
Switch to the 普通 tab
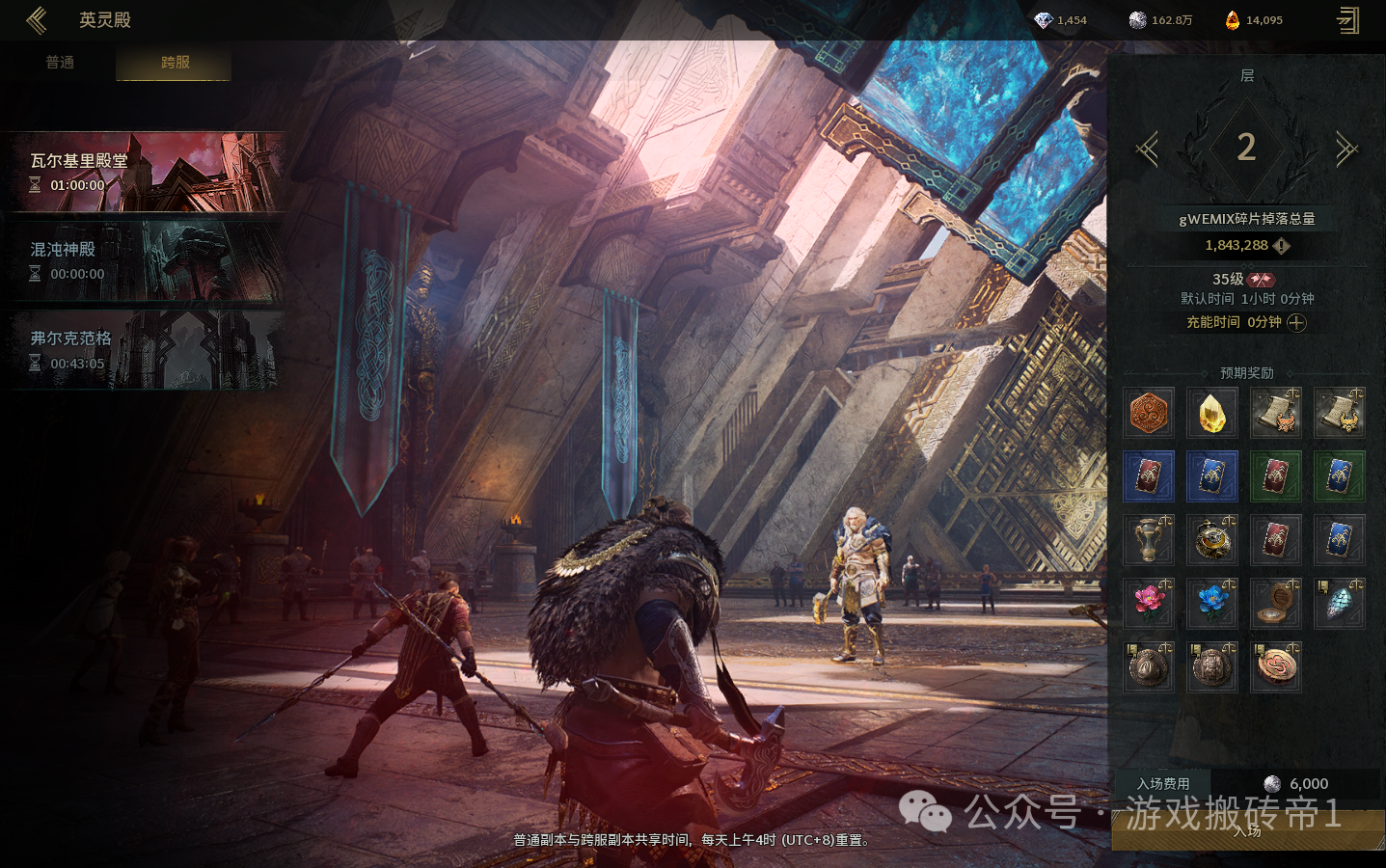(60, 63)
